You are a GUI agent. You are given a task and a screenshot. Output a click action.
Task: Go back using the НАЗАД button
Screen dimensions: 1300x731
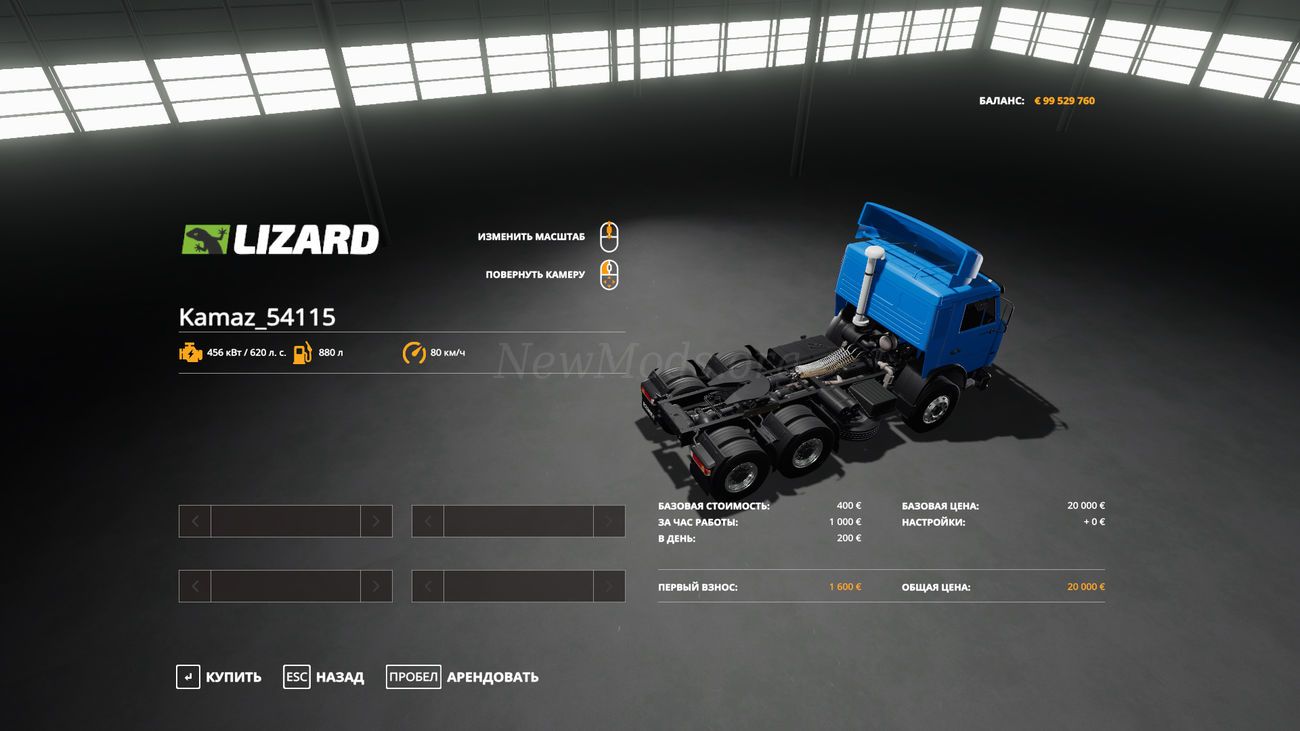point(324,677)
